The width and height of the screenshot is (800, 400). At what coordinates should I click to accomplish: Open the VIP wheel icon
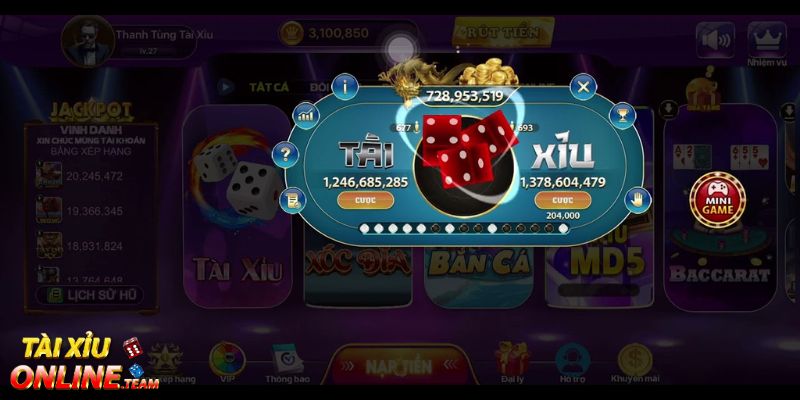pos(229,361)
